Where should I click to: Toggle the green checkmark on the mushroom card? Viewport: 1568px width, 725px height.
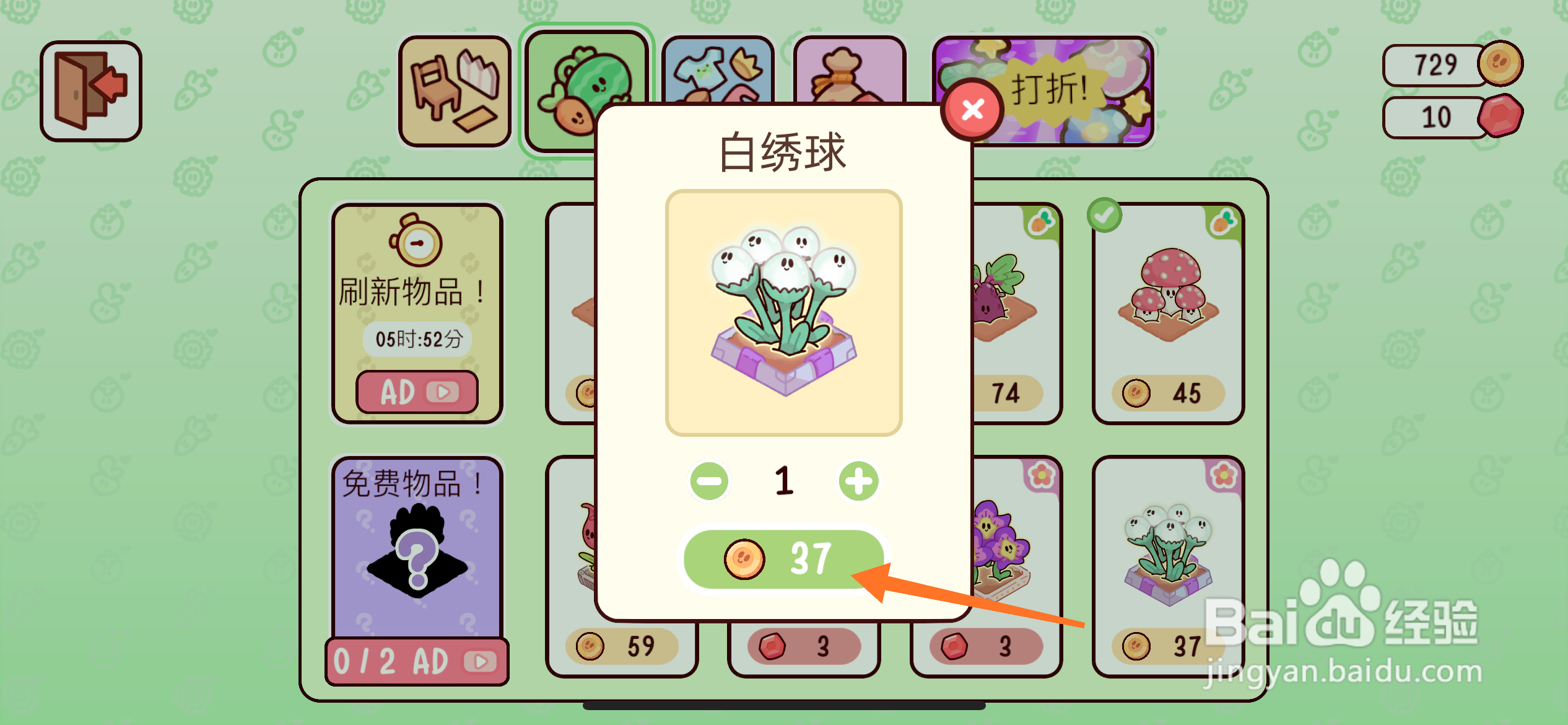(x=1105, y=216)
